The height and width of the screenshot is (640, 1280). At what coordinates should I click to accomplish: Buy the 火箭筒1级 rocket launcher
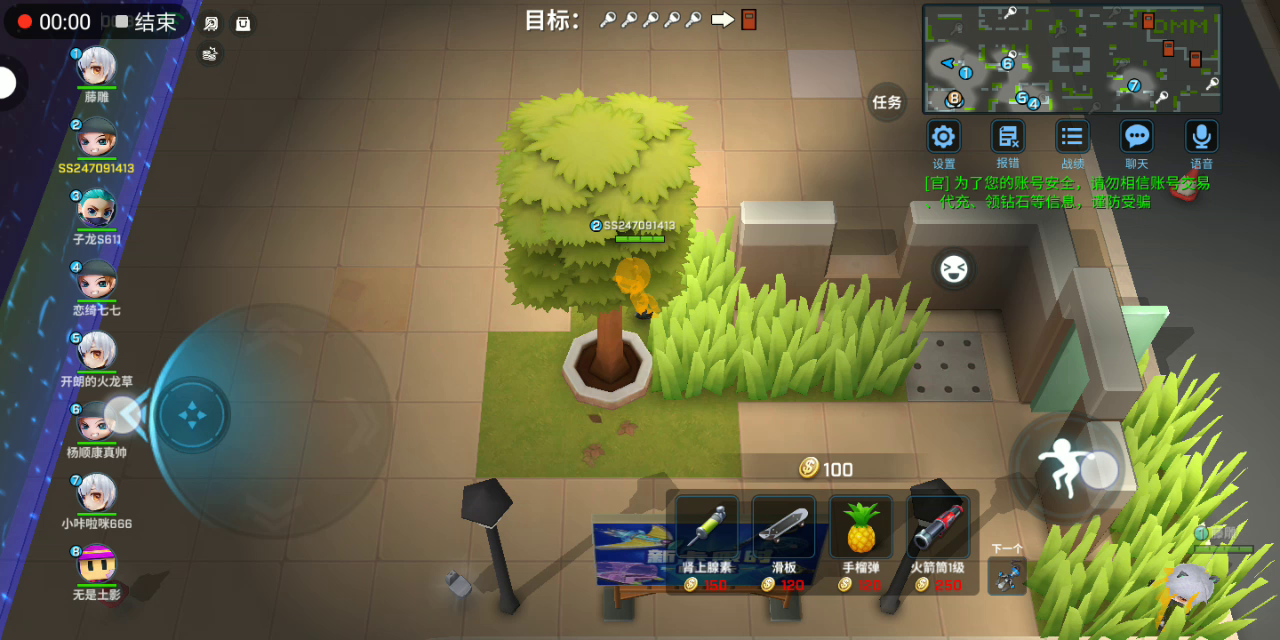click(938, 527)
